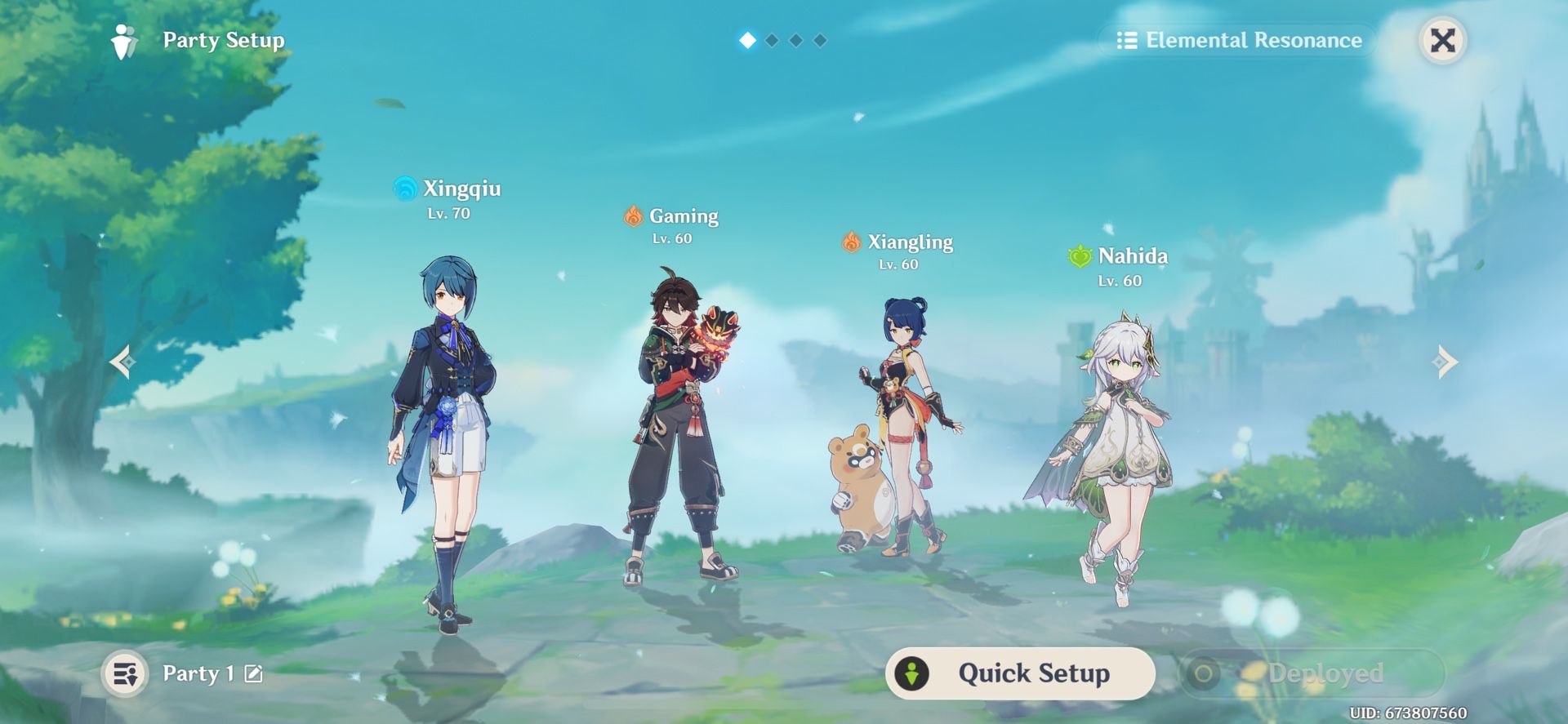Image resolution: width=1568 pixels, height=724 pixels.
Task: Click Nahida's Dendro element icon
Action: point(1078,255)
